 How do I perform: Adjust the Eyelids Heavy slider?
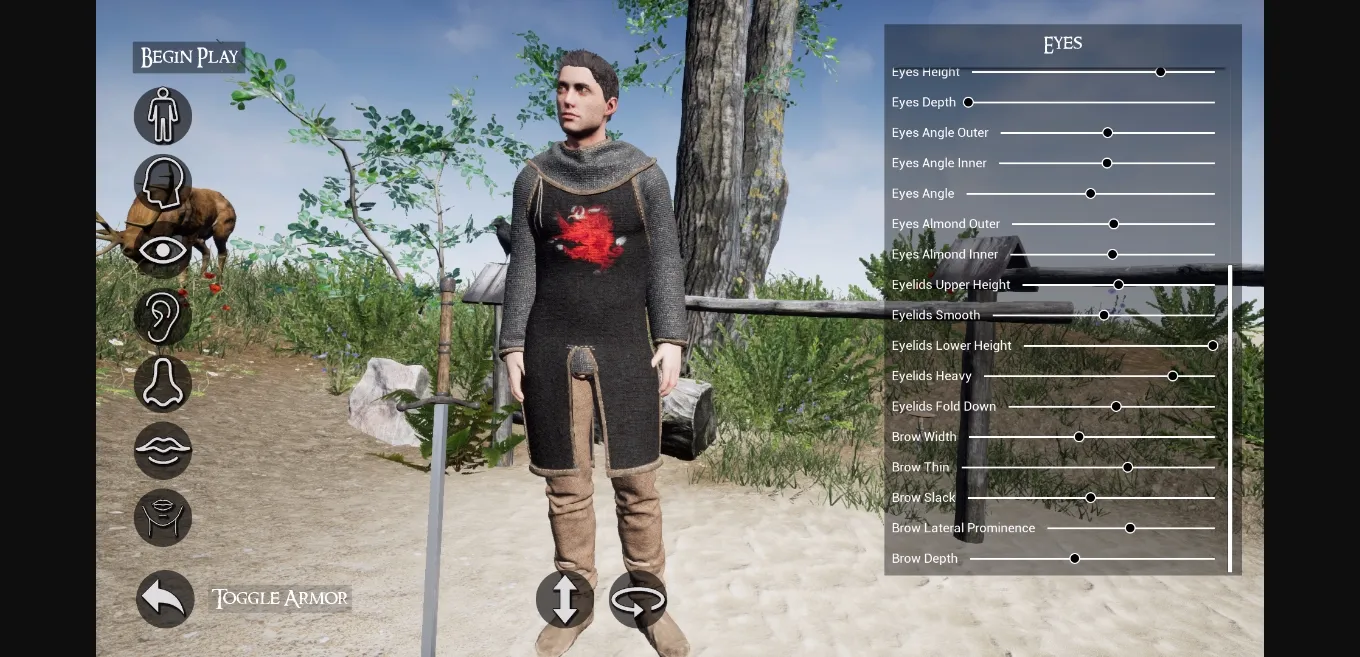pyautogui.click(x=1173, y=376)
